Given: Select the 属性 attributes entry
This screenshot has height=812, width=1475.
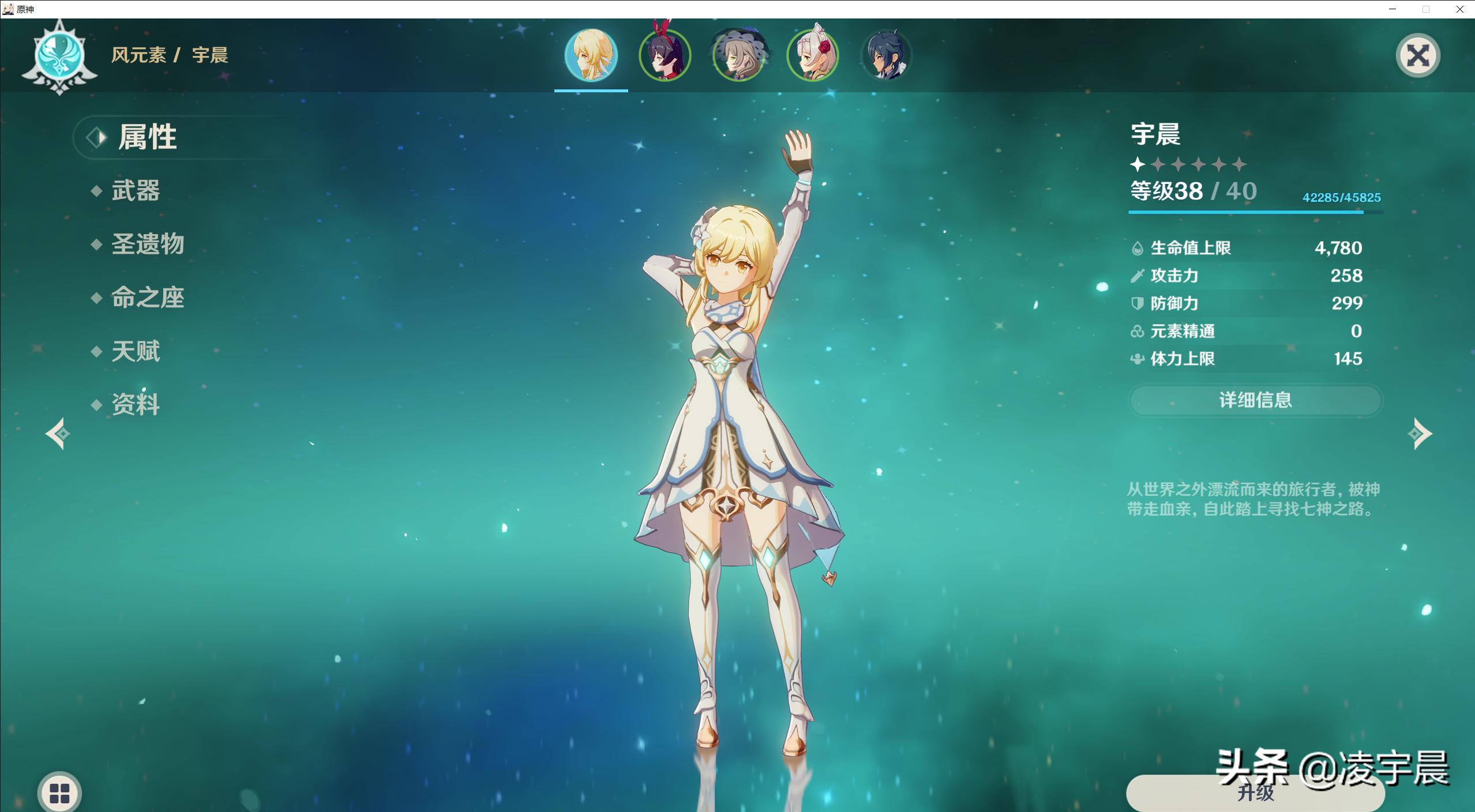Looking at the screenshot, I should (147, 137).
